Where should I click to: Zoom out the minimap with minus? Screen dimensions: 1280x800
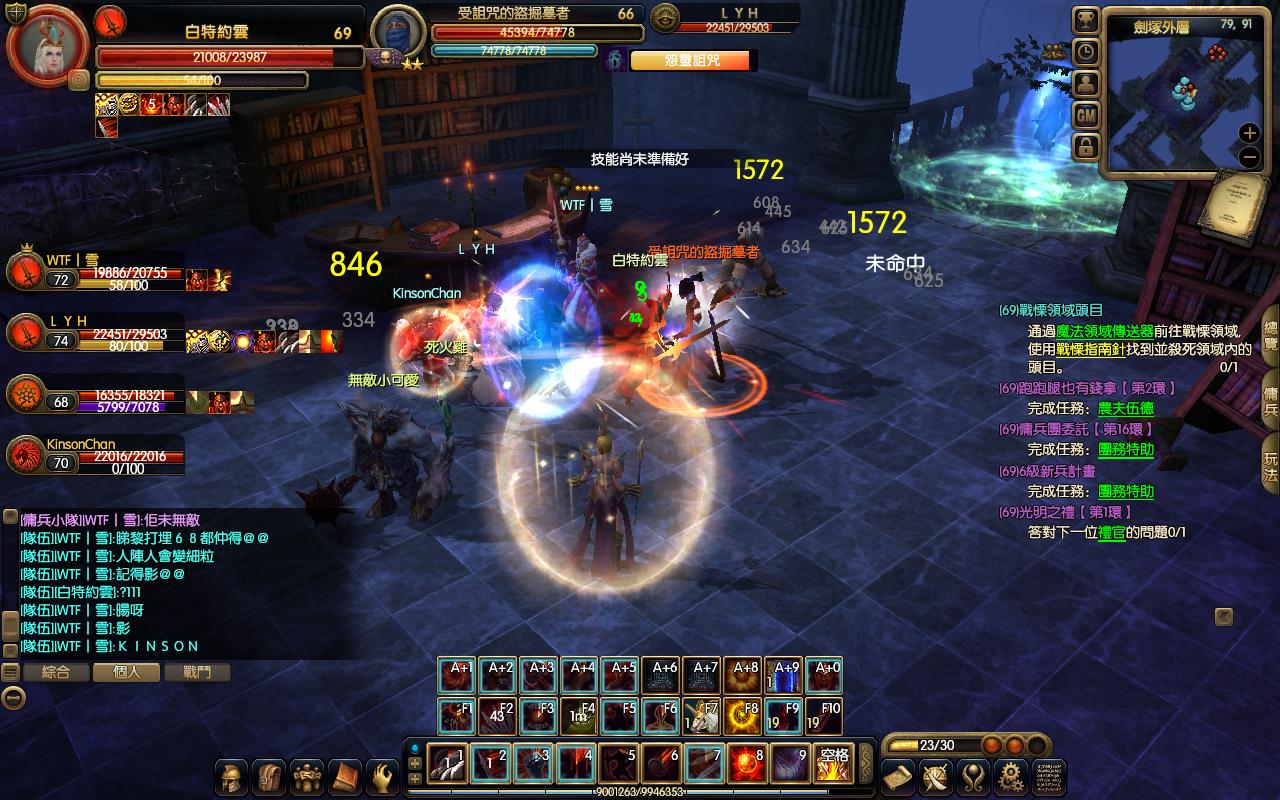1249,157
